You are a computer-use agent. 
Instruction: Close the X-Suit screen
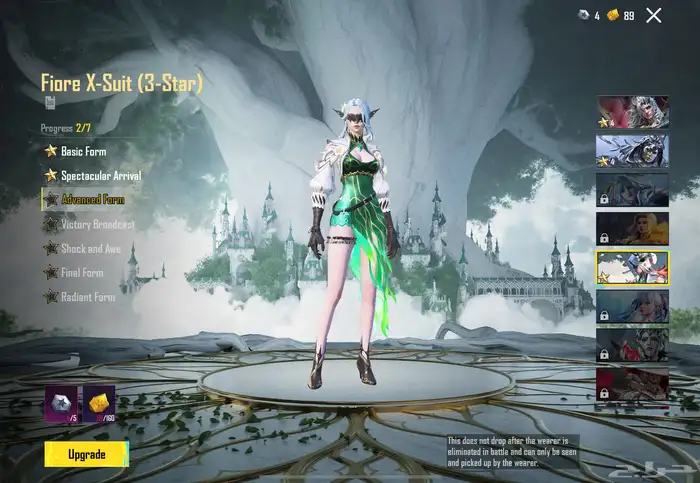click(654, 15)
